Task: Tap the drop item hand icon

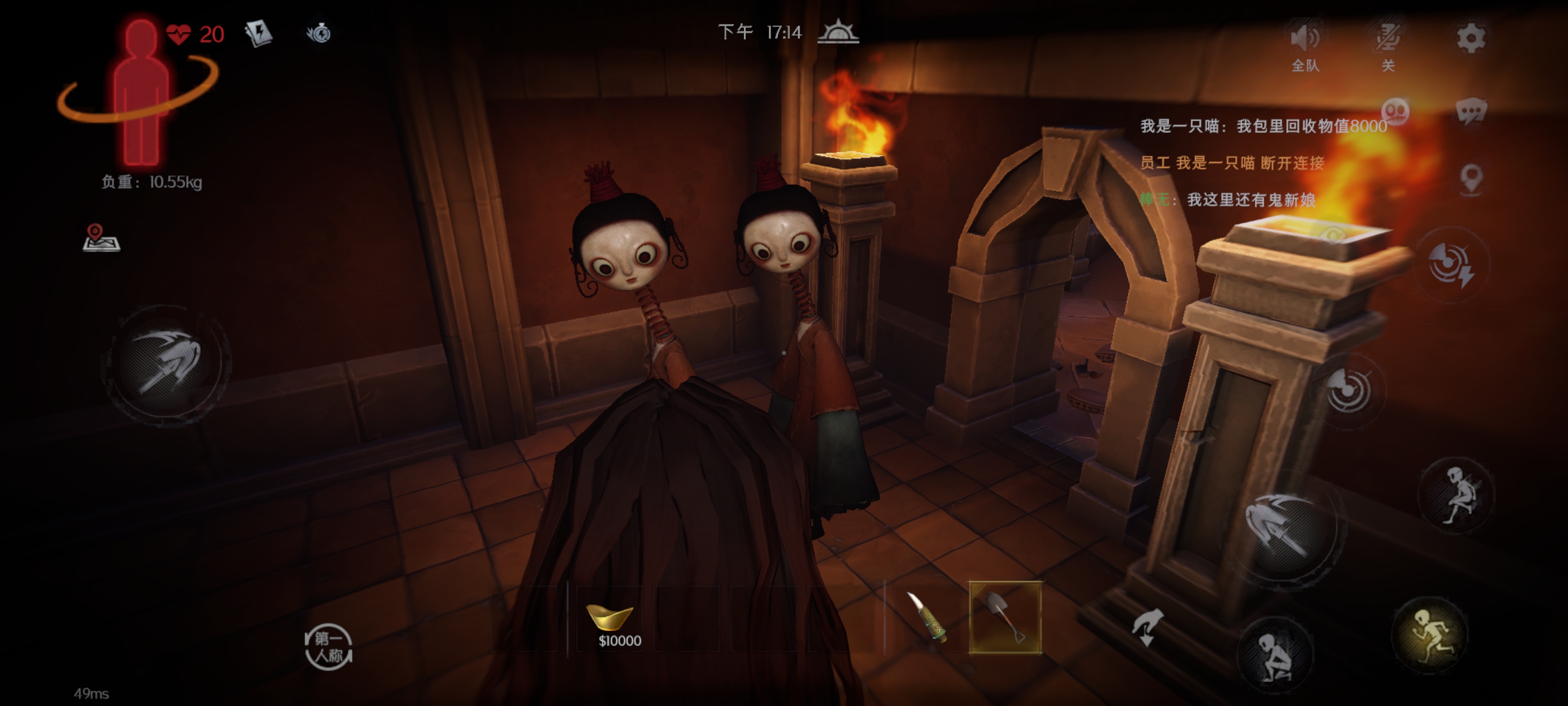Action: click(1147, 628)
